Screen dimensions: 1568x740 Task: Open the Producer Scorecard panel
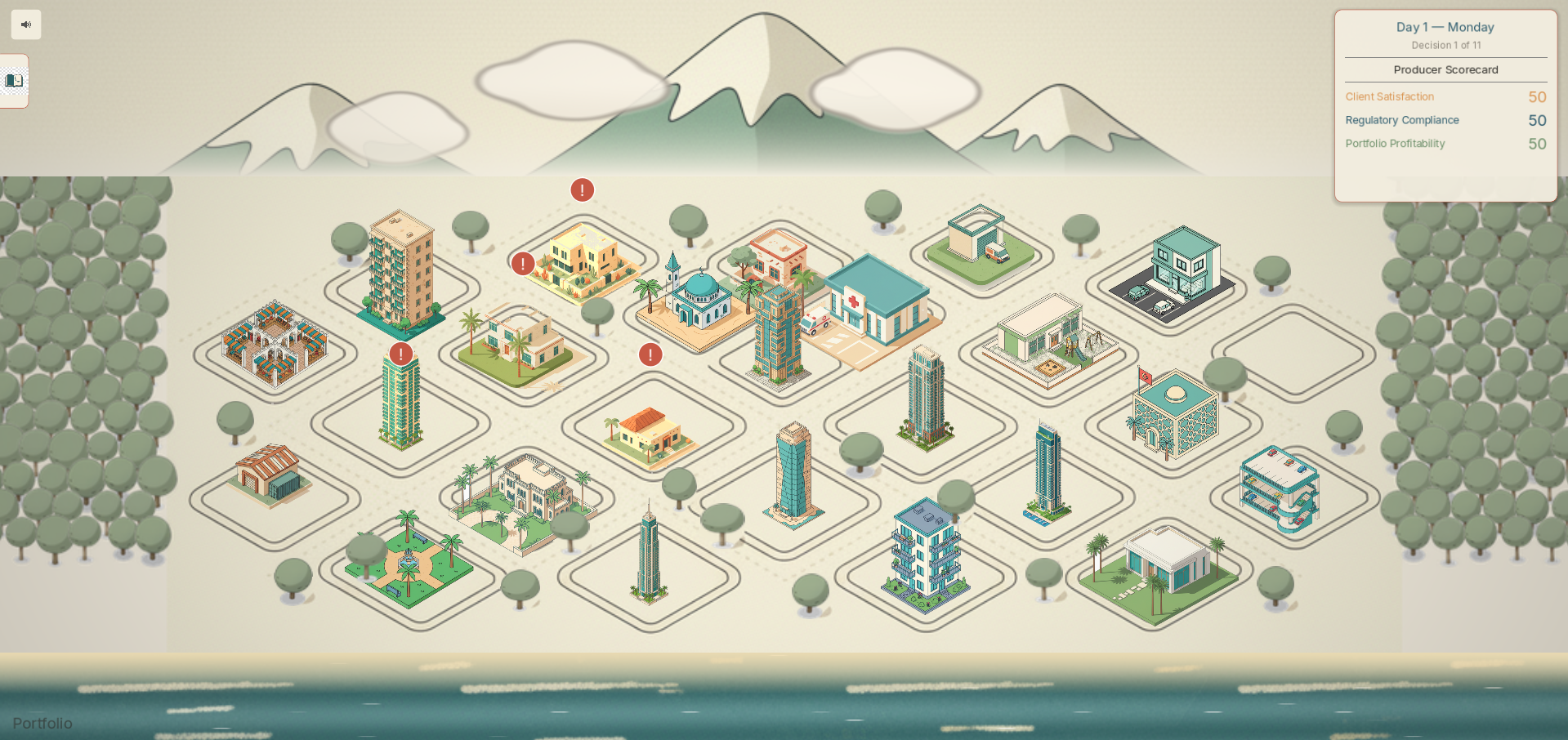(x=1445, y=69)
